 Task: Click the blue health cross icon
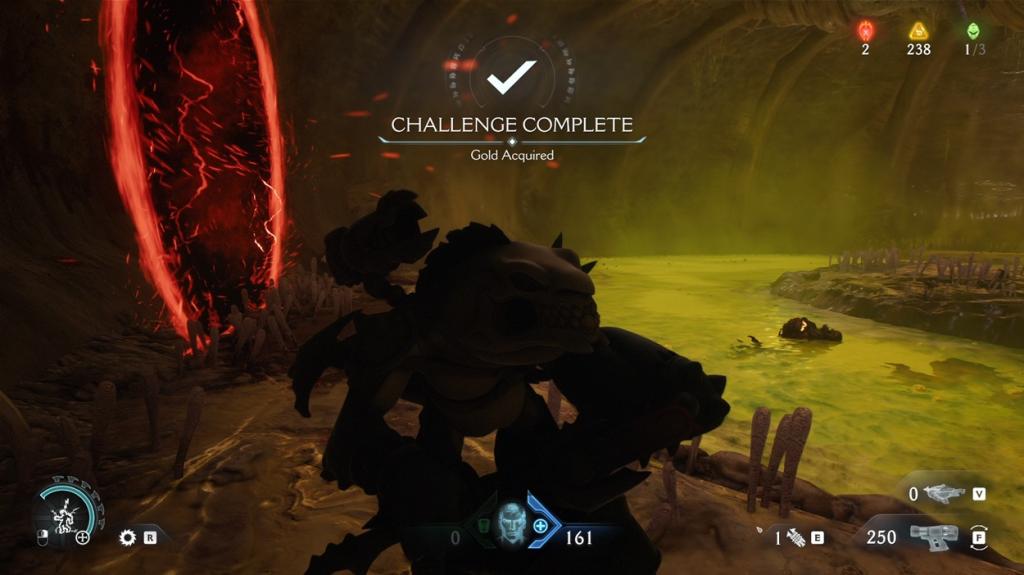pos(541,525)
